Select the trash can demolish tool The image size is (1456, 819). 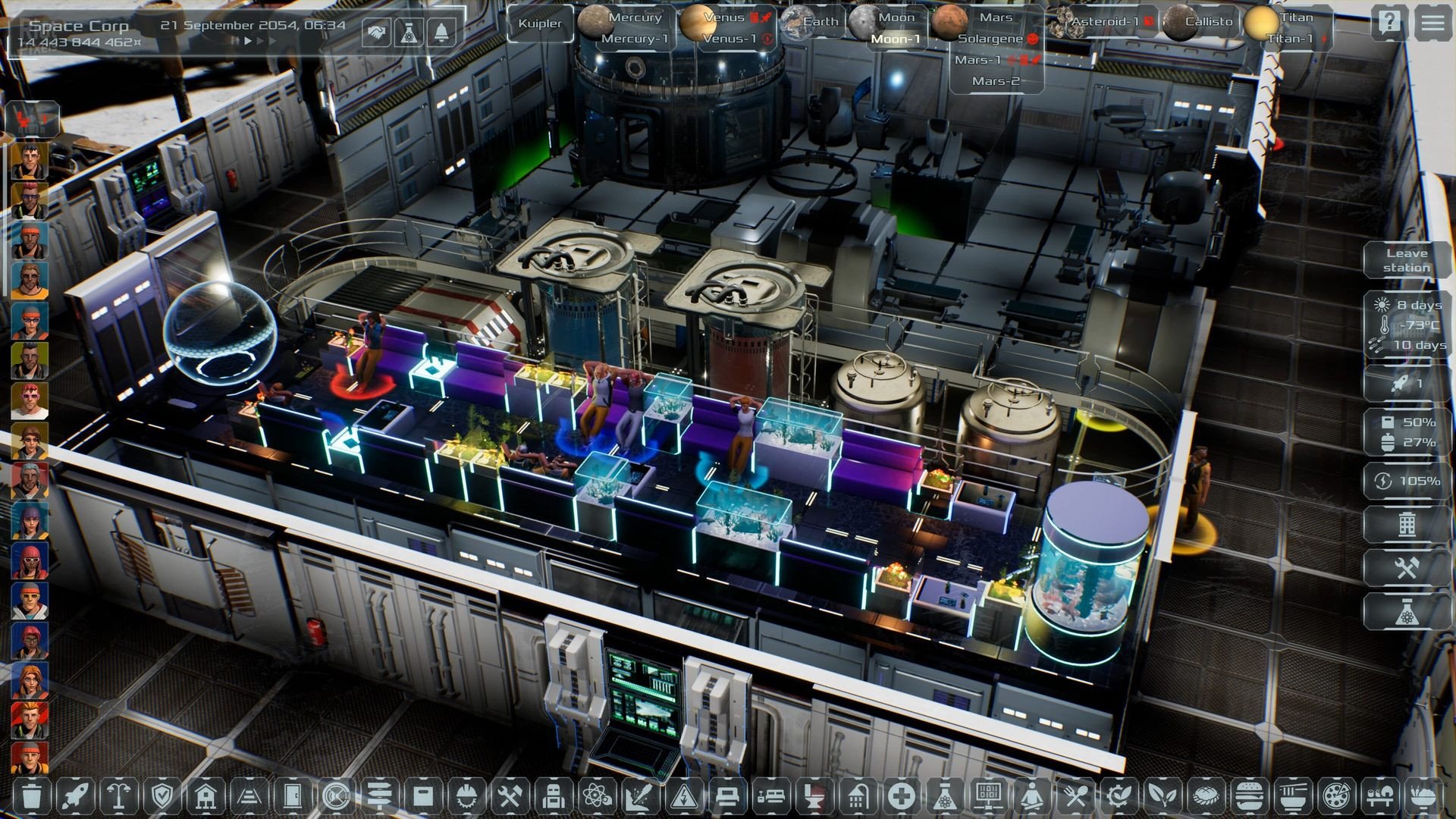[32, 796]
